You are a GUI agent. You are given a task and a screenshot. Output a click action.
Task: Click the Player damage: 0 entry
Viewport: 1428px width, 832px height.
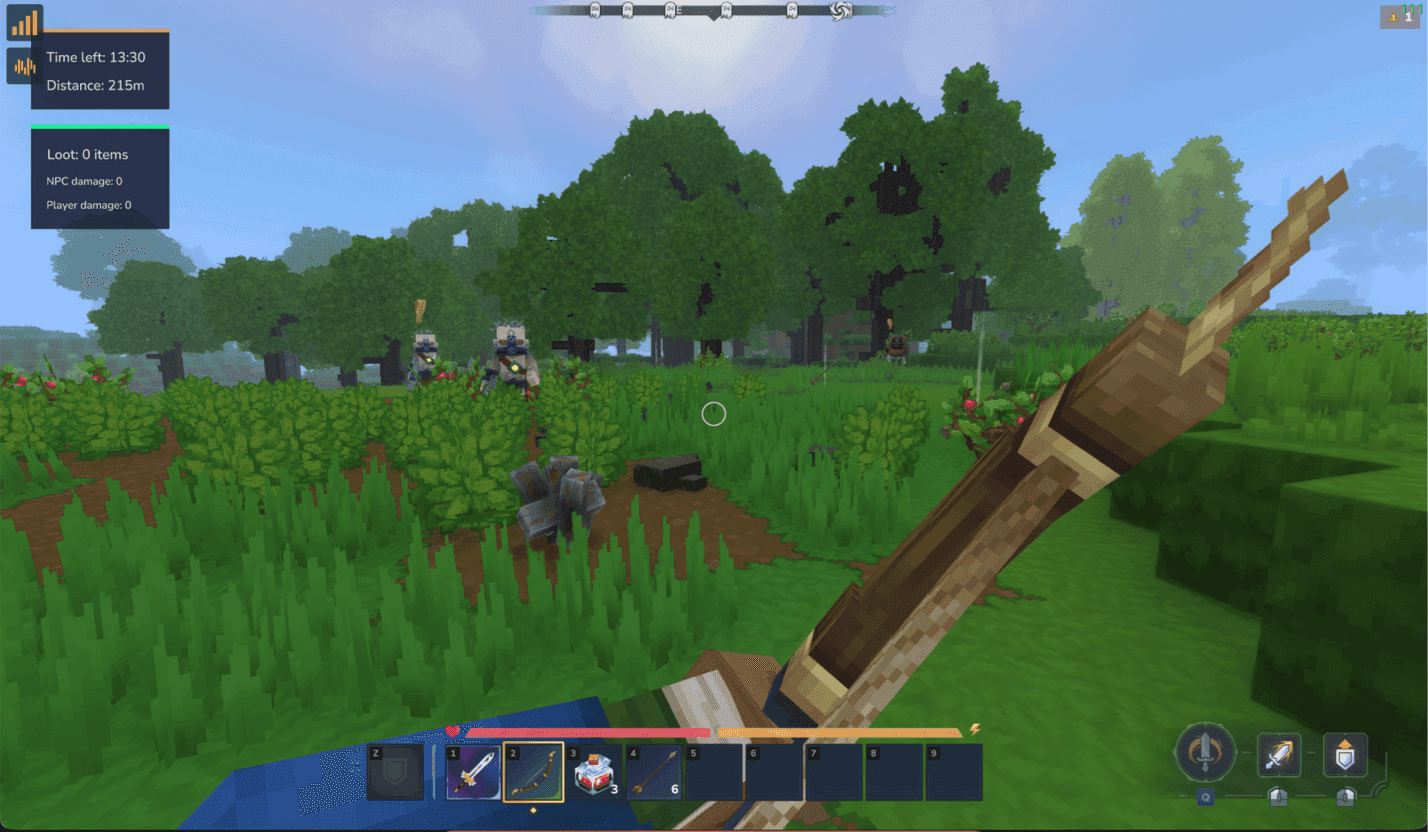[91, 205]
